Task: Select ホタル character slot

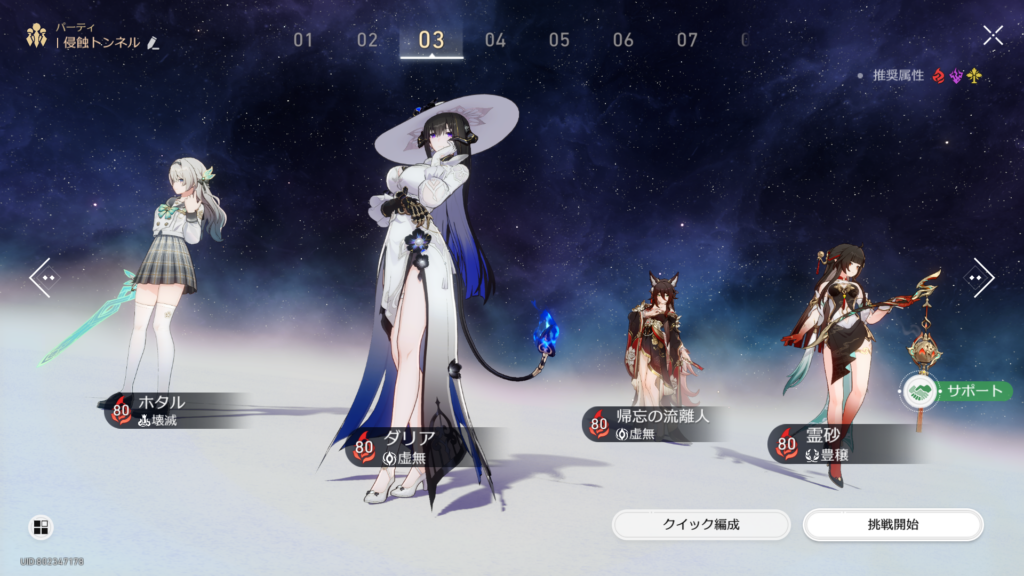Action: pyautogui.click(x=165, y=300)
